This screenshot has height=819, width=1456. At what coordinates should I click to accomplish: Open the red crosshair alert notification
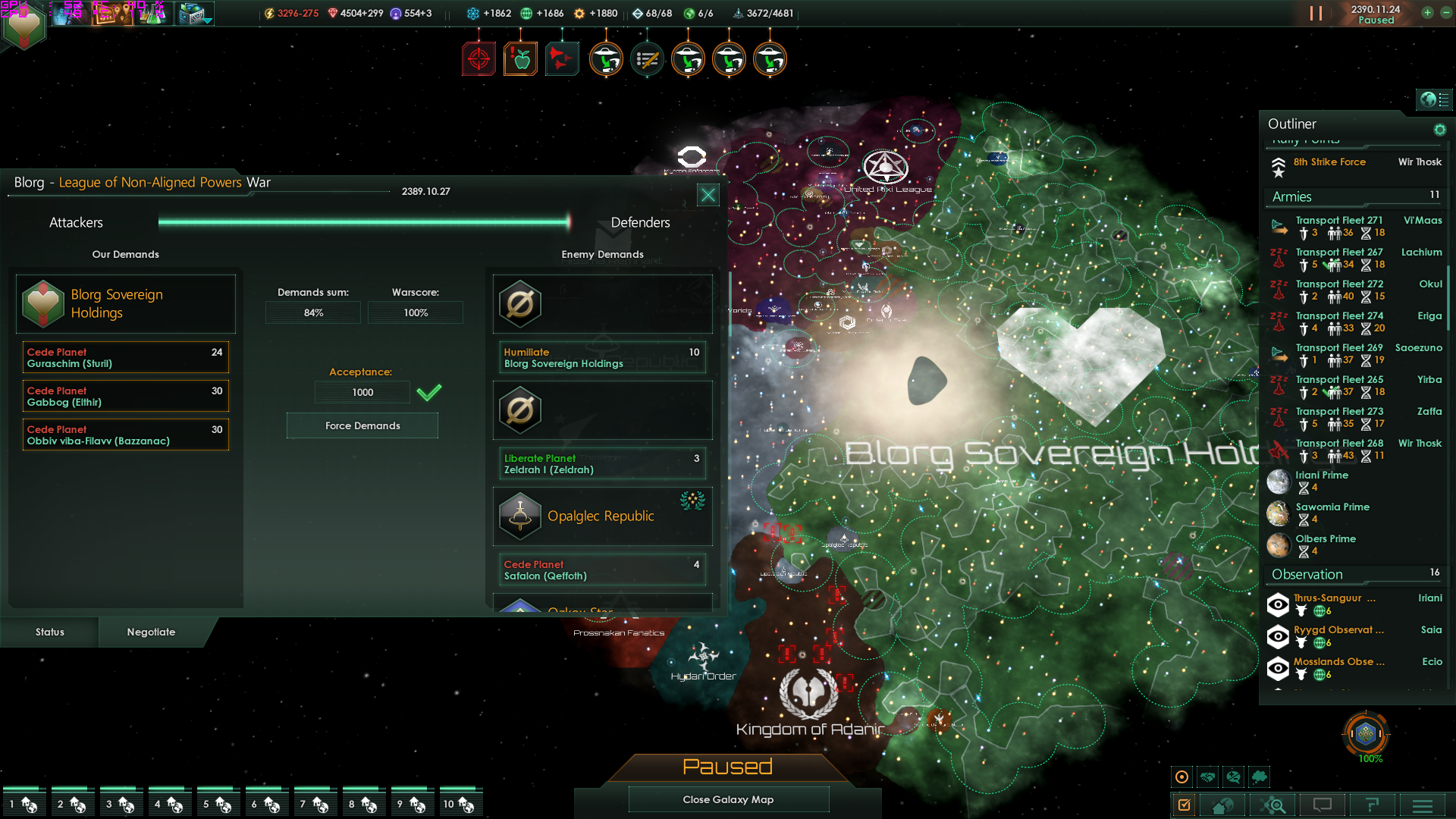click(x=479, y=59)
